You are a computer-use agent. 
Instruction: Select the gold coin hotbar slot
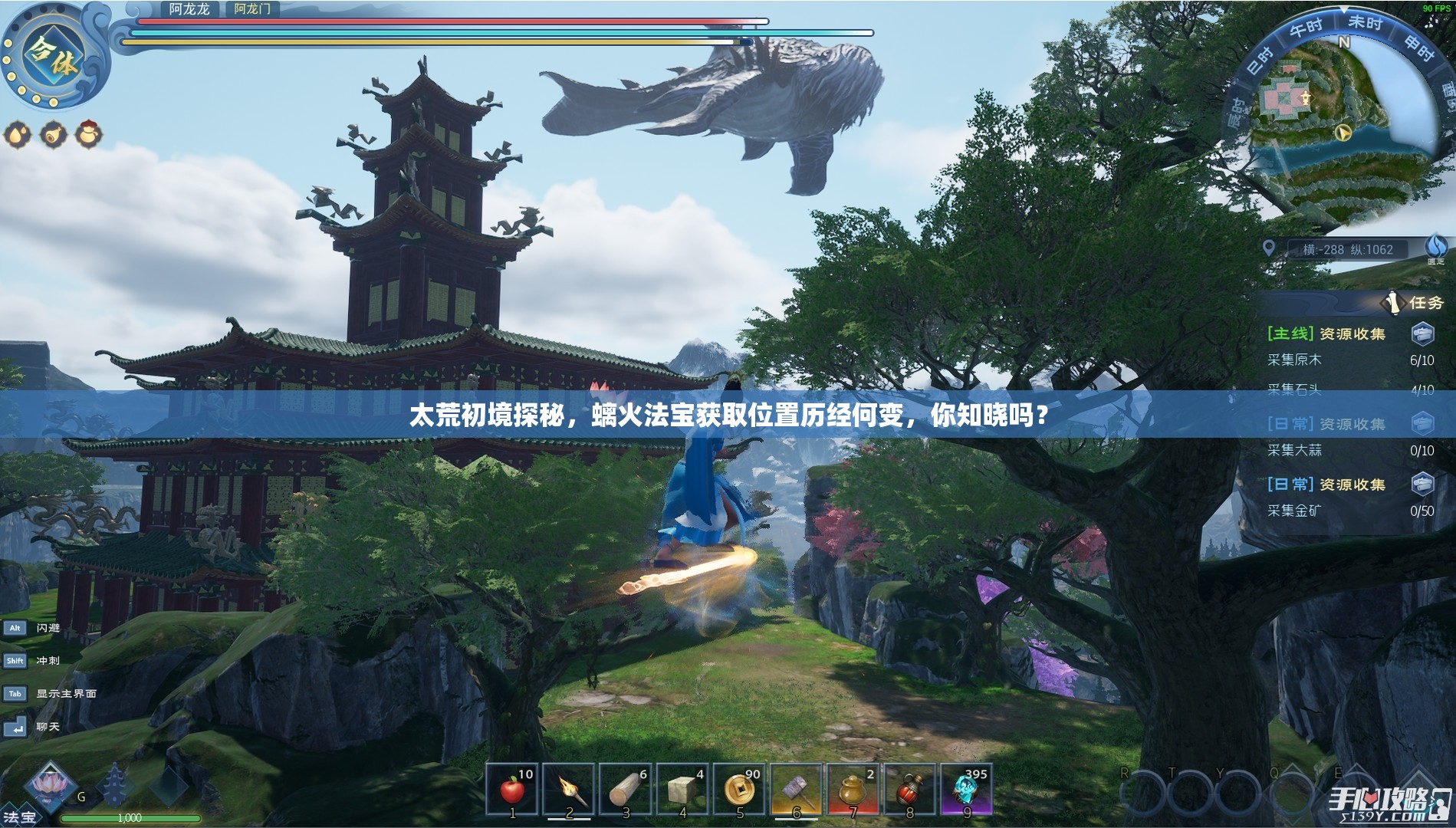[740, 790]
